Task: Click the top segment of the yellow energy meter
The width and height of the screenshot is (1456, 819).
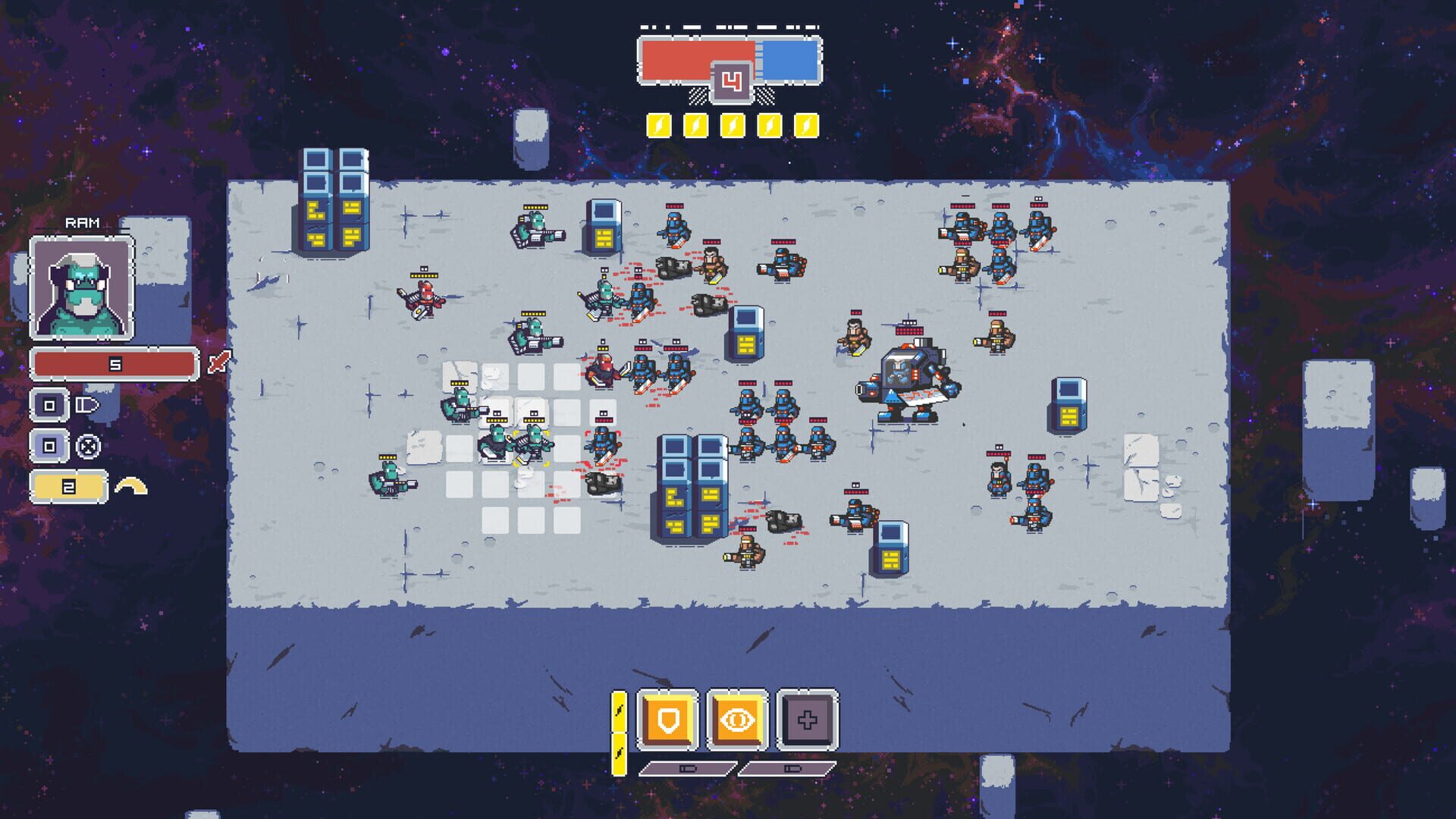Action: pyautogui.click(x=620, y=711)
